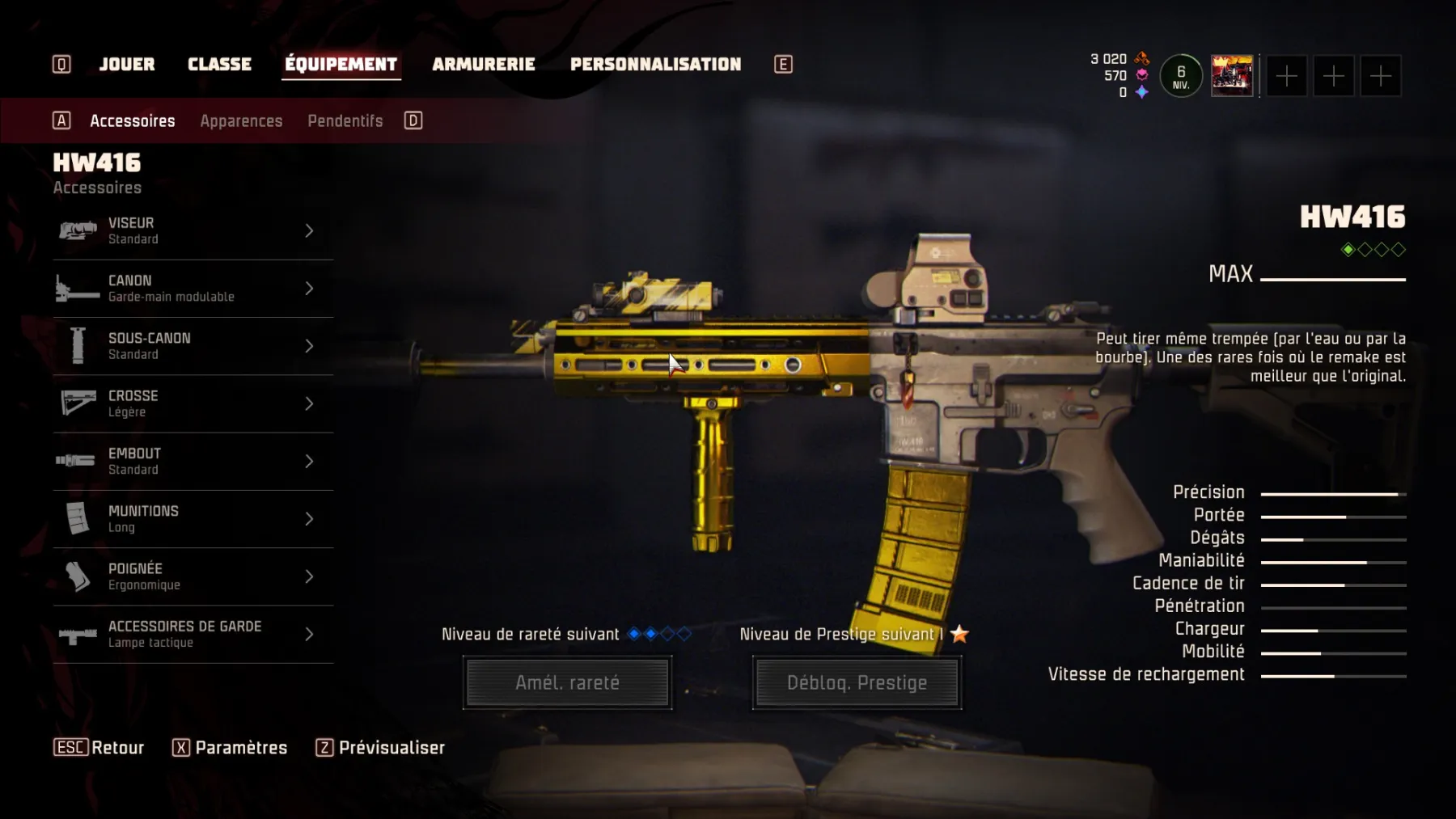Open the Viseur attachment row
The image size is (1456, 819).
tap(193, 231)
